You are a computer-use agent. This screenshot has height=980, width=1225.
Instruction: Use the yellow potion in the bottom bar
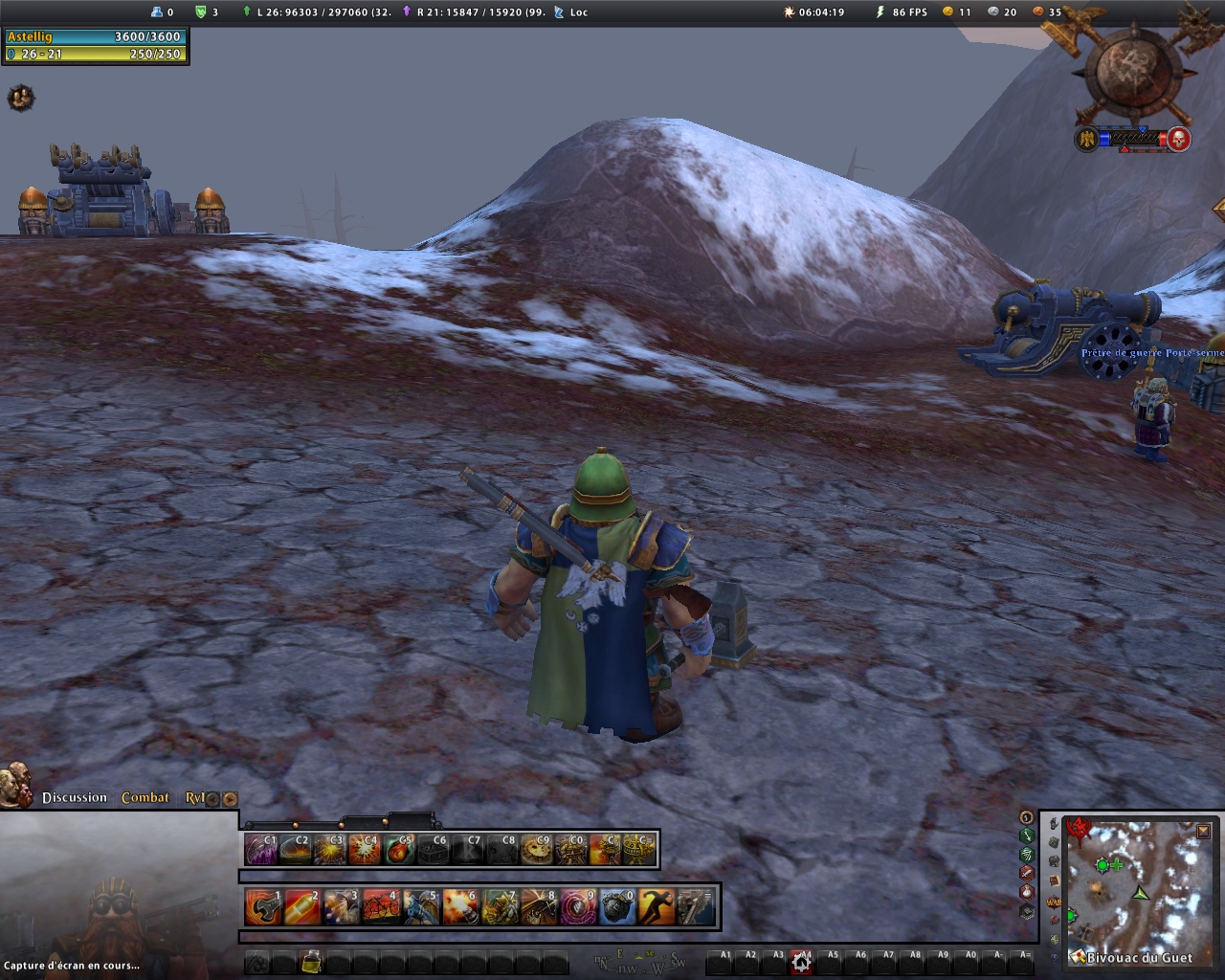[x=310, y=962]
